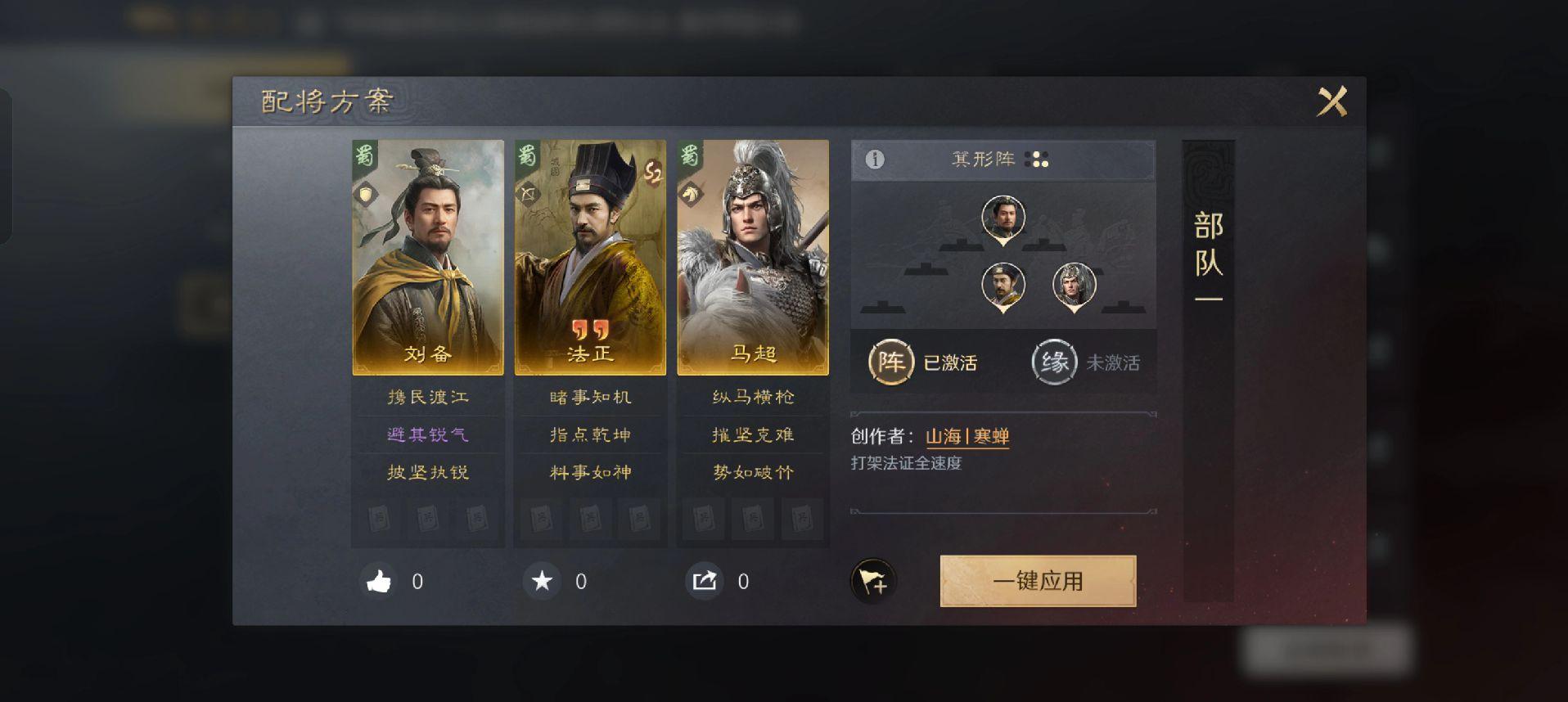Screen dimensions: 1568x702
Task: Close the 配将方案 dialog
Action: (x=1331, y=102)
